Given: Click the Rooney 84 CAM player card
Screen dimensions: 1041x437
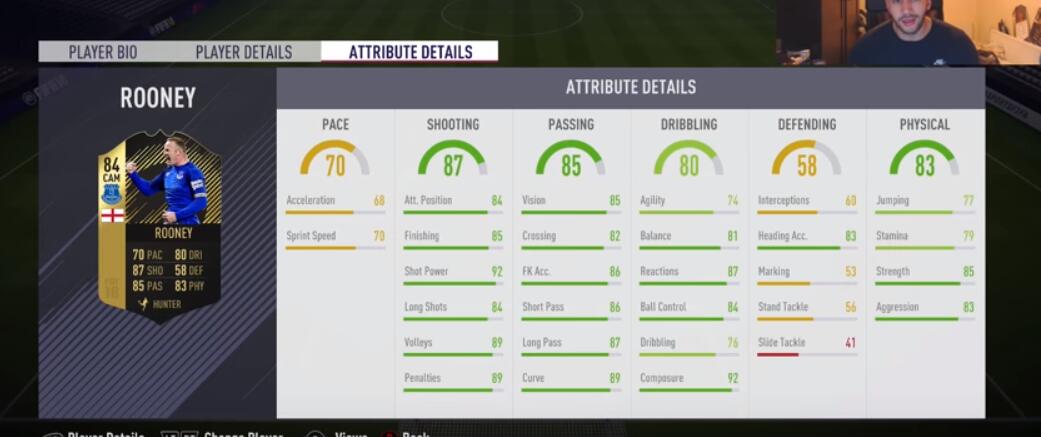Looking at the screenshot, I should 159,227.
